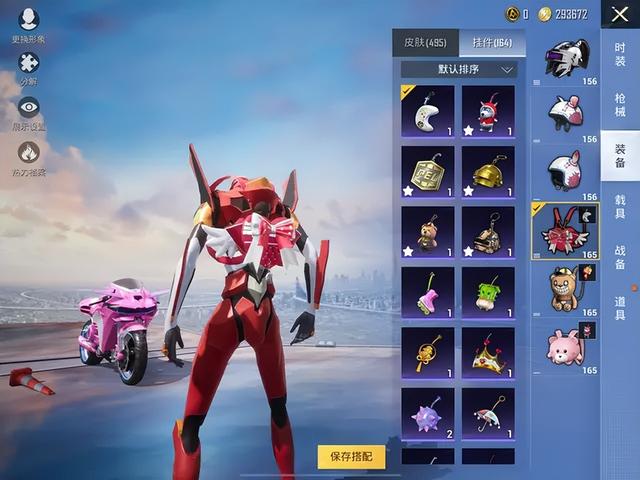Select the 挂件 (164) charms tab
The width and height of the screenshot is (640, 480).
pos(492,43)
